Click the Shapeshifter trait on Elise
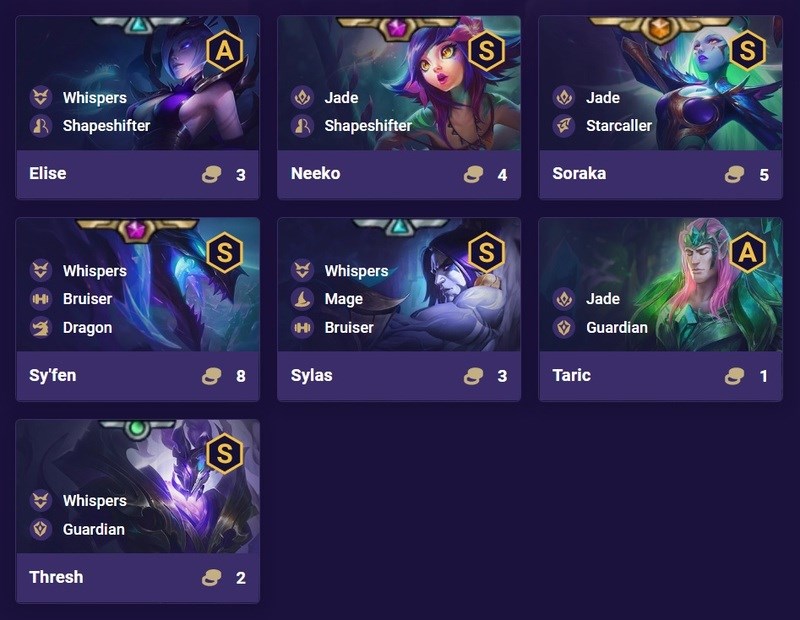This screenshot has height=620, width=800. click(x=105, y=126)
